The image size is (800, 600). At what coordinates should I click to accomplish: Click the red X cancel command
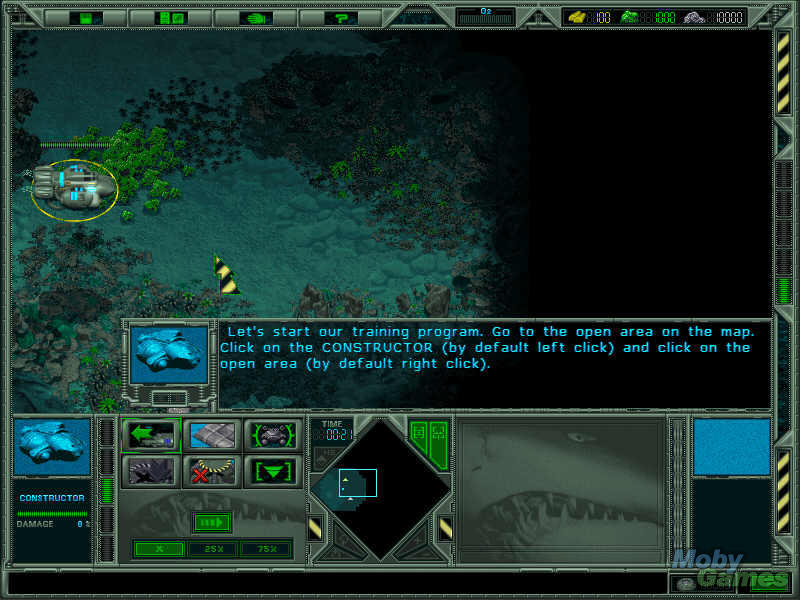[211, 470]
